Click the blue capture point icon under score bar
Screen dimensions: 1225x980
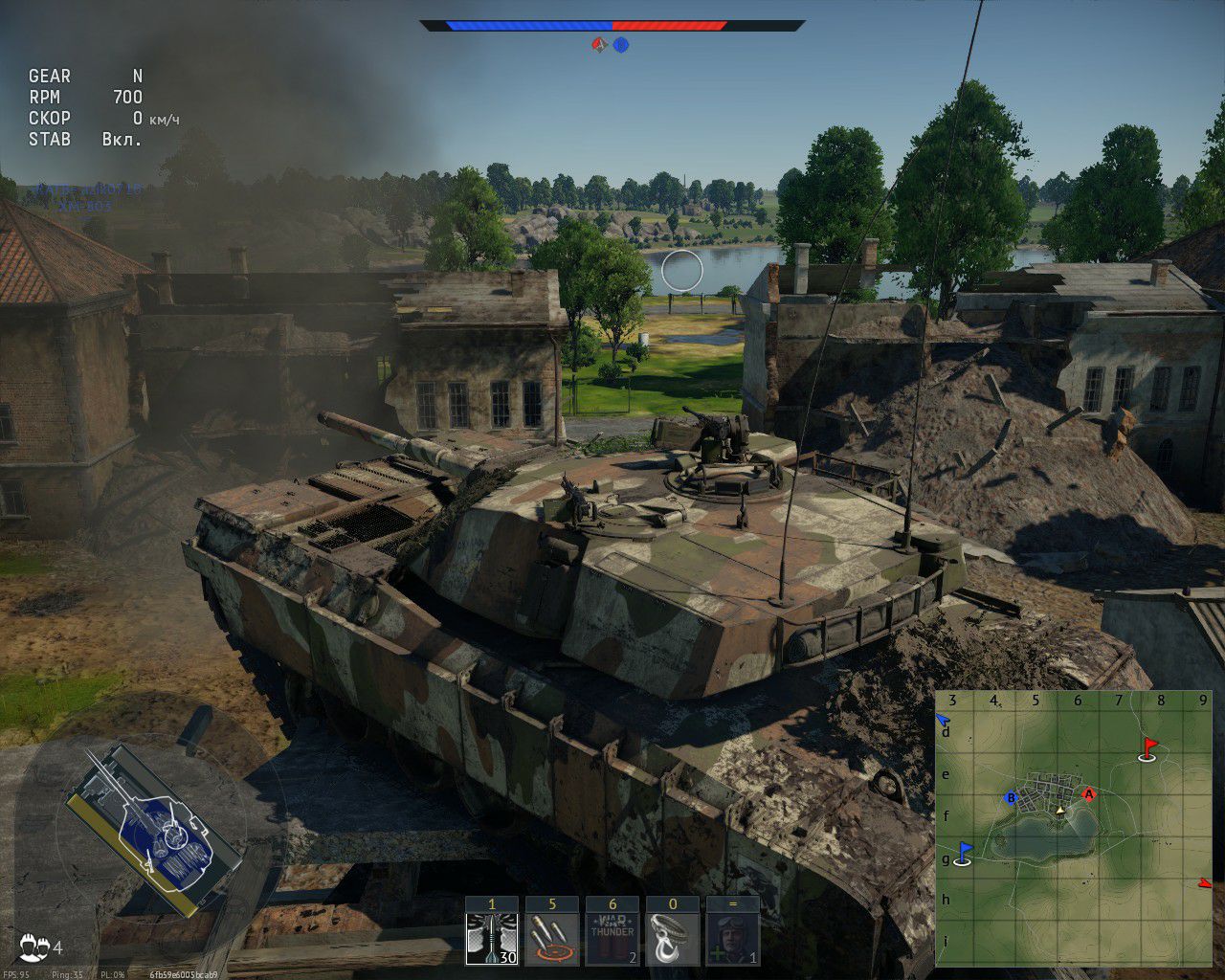(621, 45)
